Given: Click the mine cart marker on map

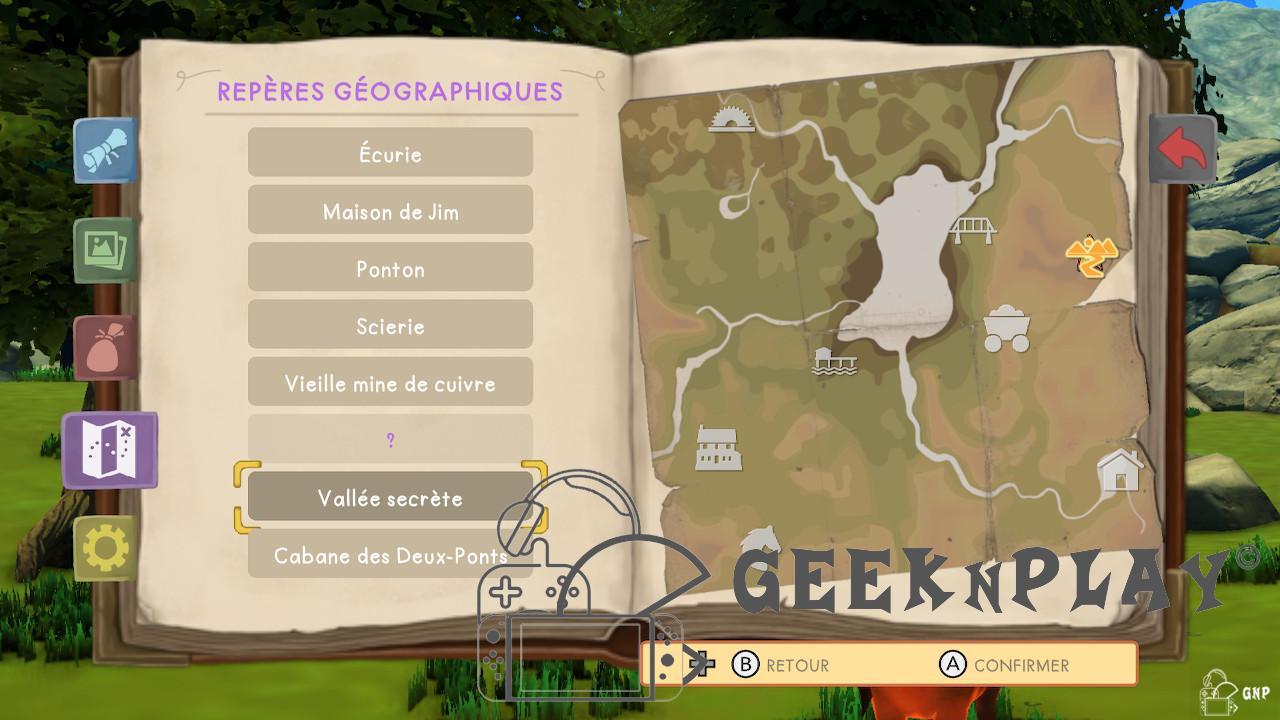Looking at the screenshot, I should (x=1006, y=329).
